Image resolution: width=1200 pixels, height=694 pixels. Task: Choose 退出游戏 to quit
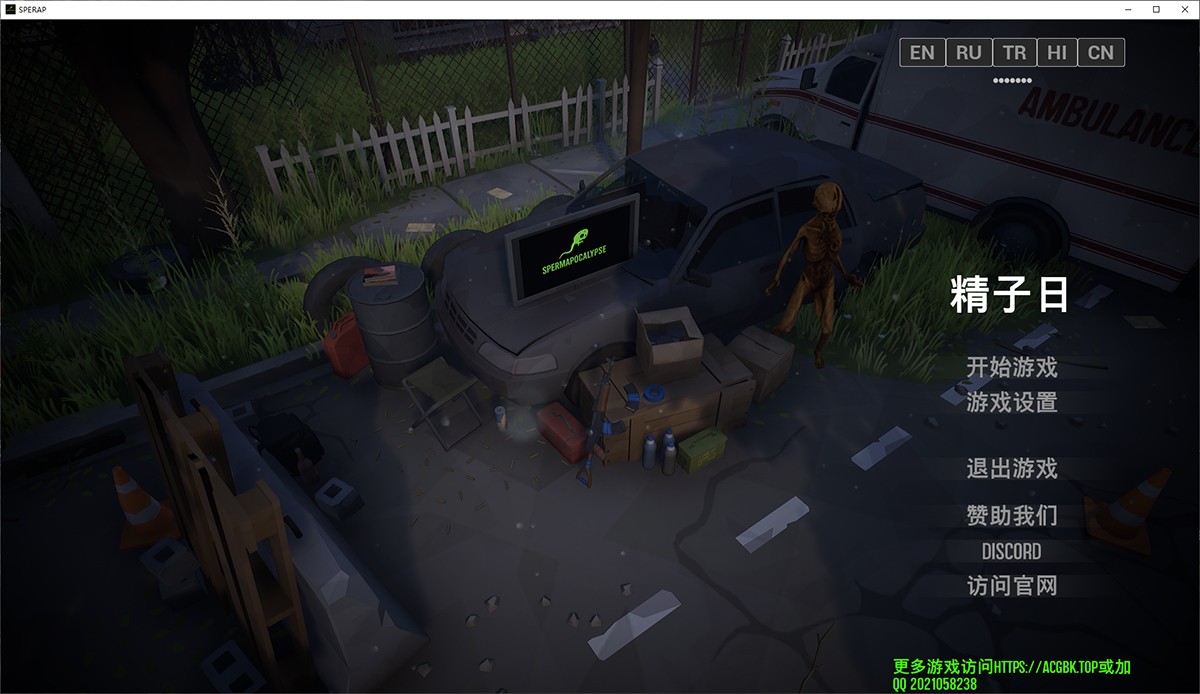point(1011,468)
